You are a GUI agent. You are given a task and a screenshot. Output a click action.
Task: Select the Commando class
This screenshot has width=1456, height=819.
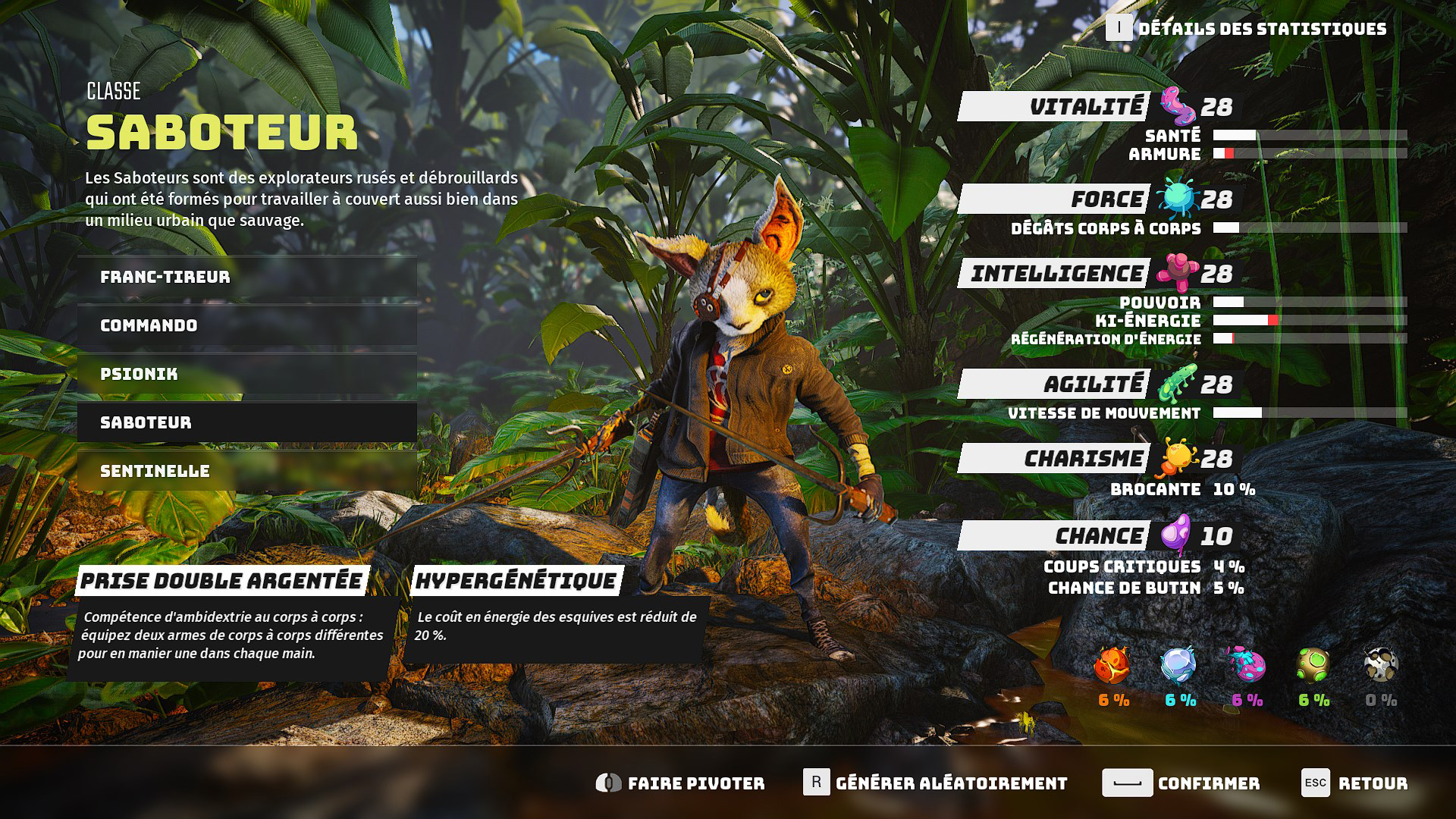(245, 325)
